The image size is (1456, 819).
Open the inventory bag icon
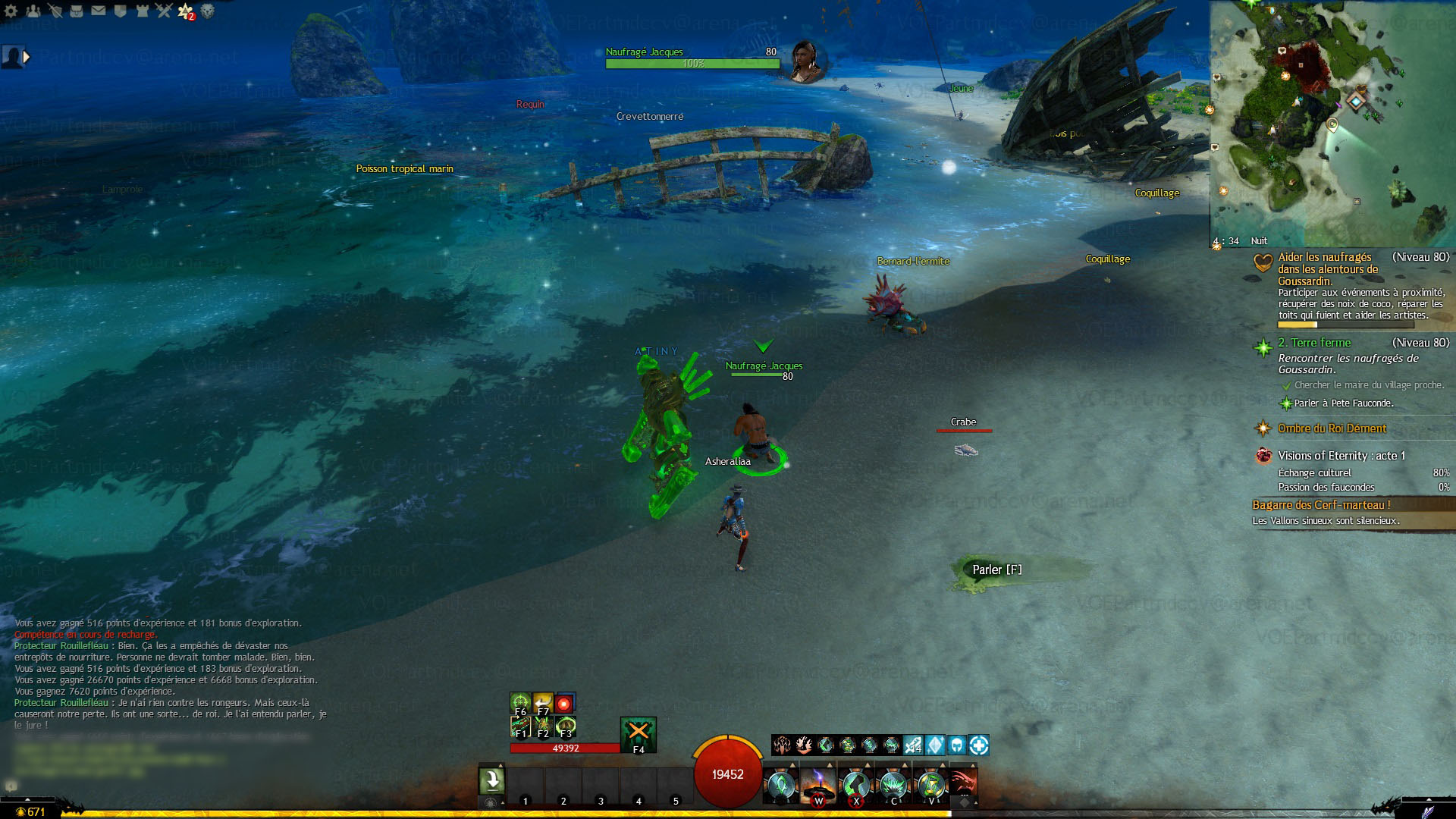77,11
